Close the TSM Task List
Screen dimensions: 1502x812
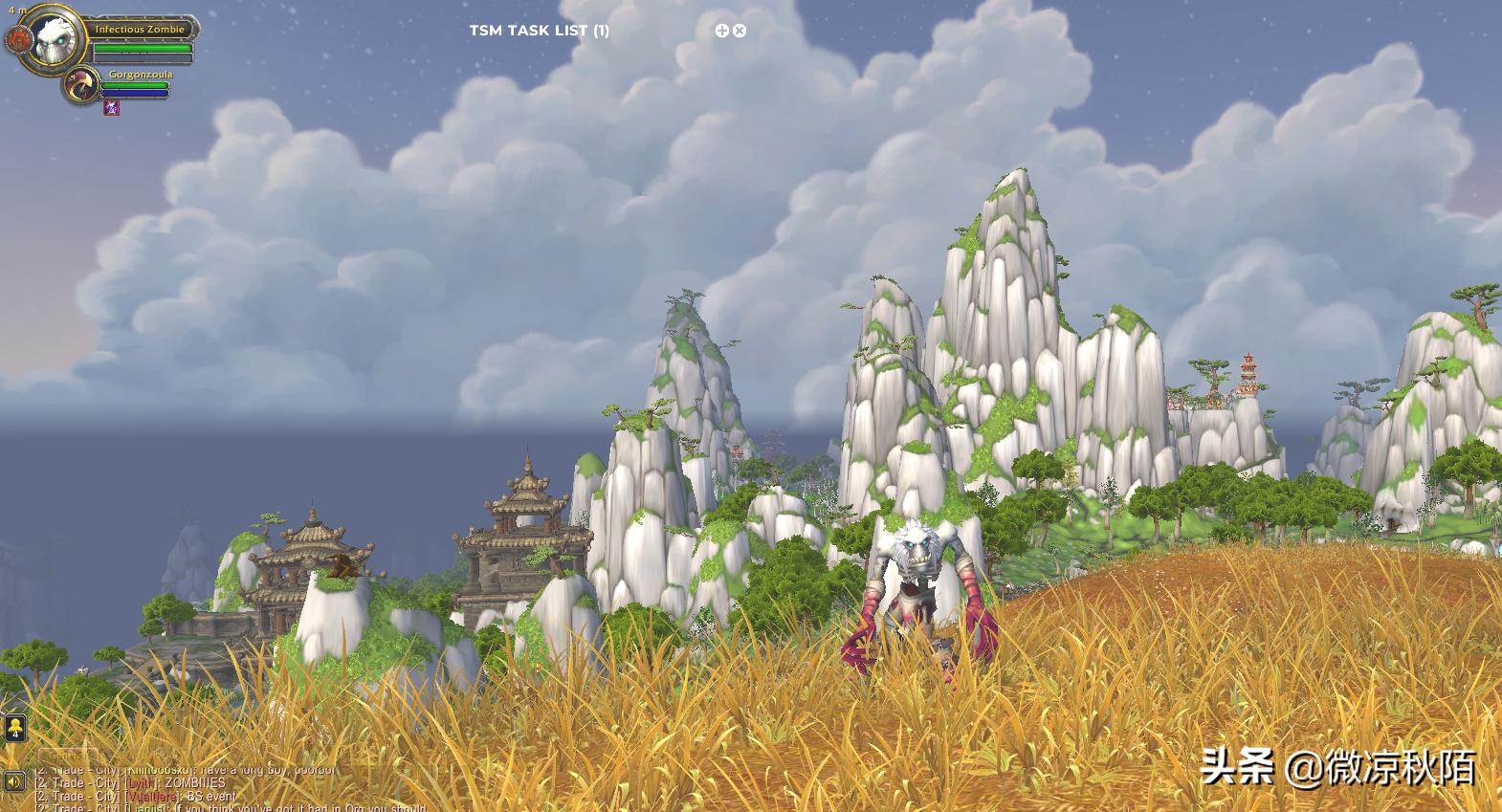point(740,31)
